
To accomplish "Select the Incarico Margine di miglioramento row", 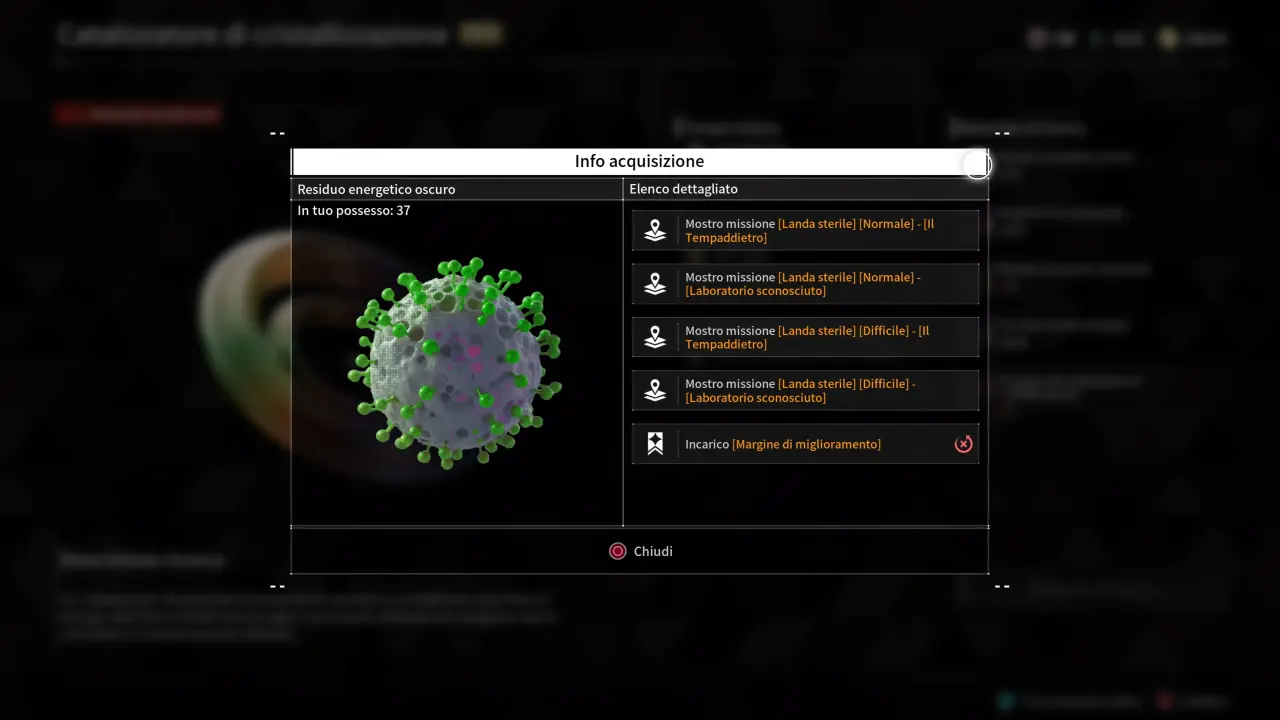I will pyautogui.click(x=805, y=444).
